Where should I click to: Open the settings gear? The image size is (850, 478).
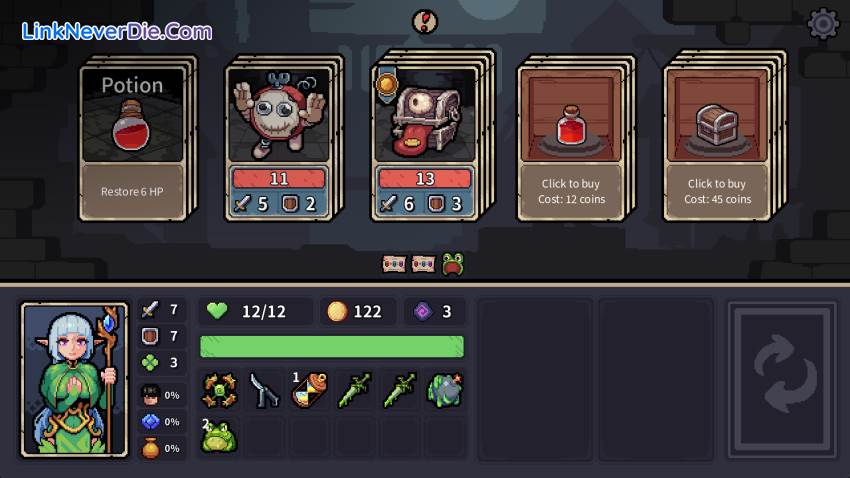coord(822,24)
